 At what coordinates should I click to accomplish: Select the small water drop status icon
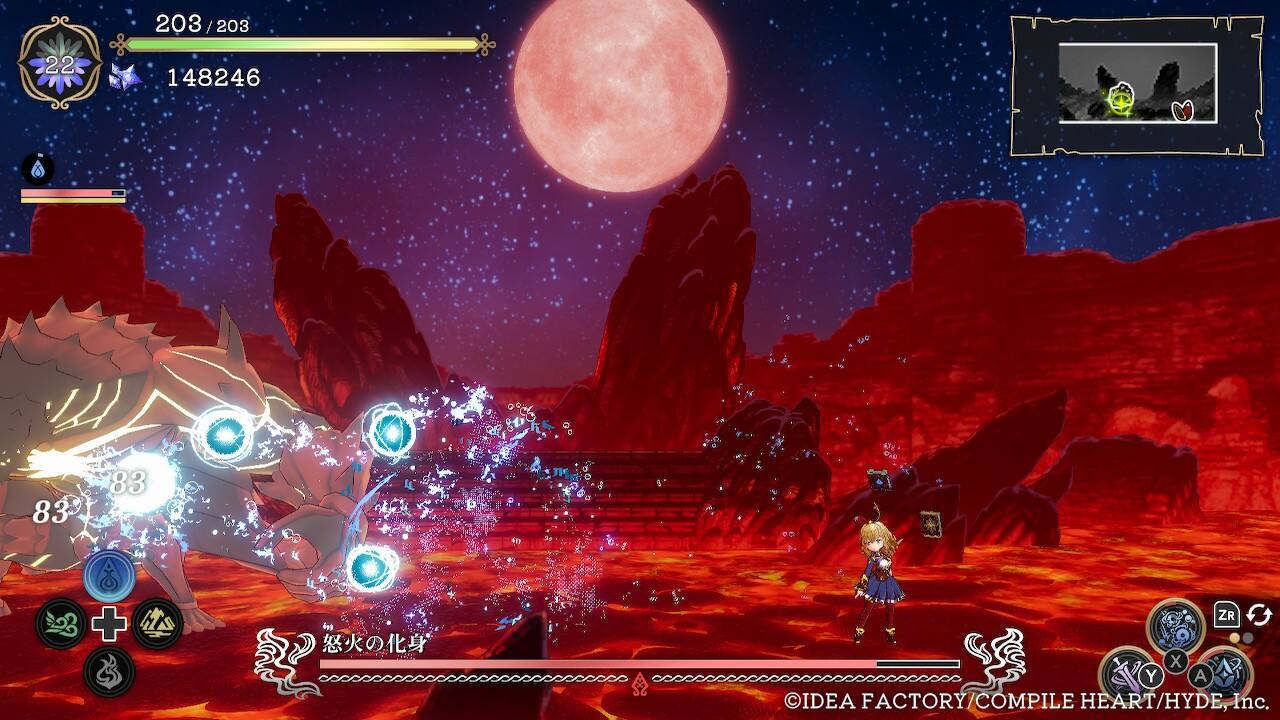click(38, 169)
